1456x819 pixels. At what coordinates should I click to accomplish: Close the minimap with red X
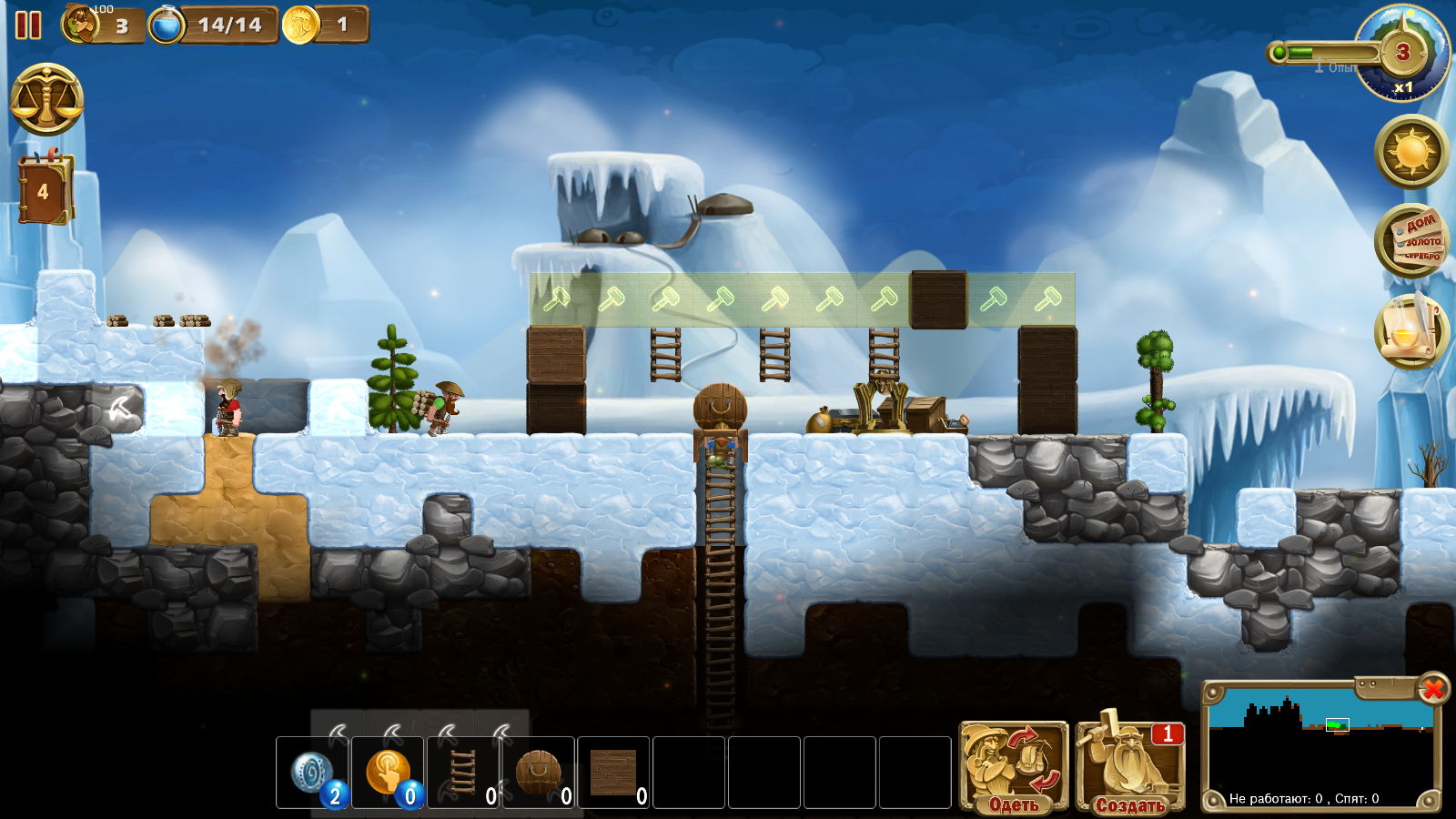pyautogui.click(x=1433, y=689)
